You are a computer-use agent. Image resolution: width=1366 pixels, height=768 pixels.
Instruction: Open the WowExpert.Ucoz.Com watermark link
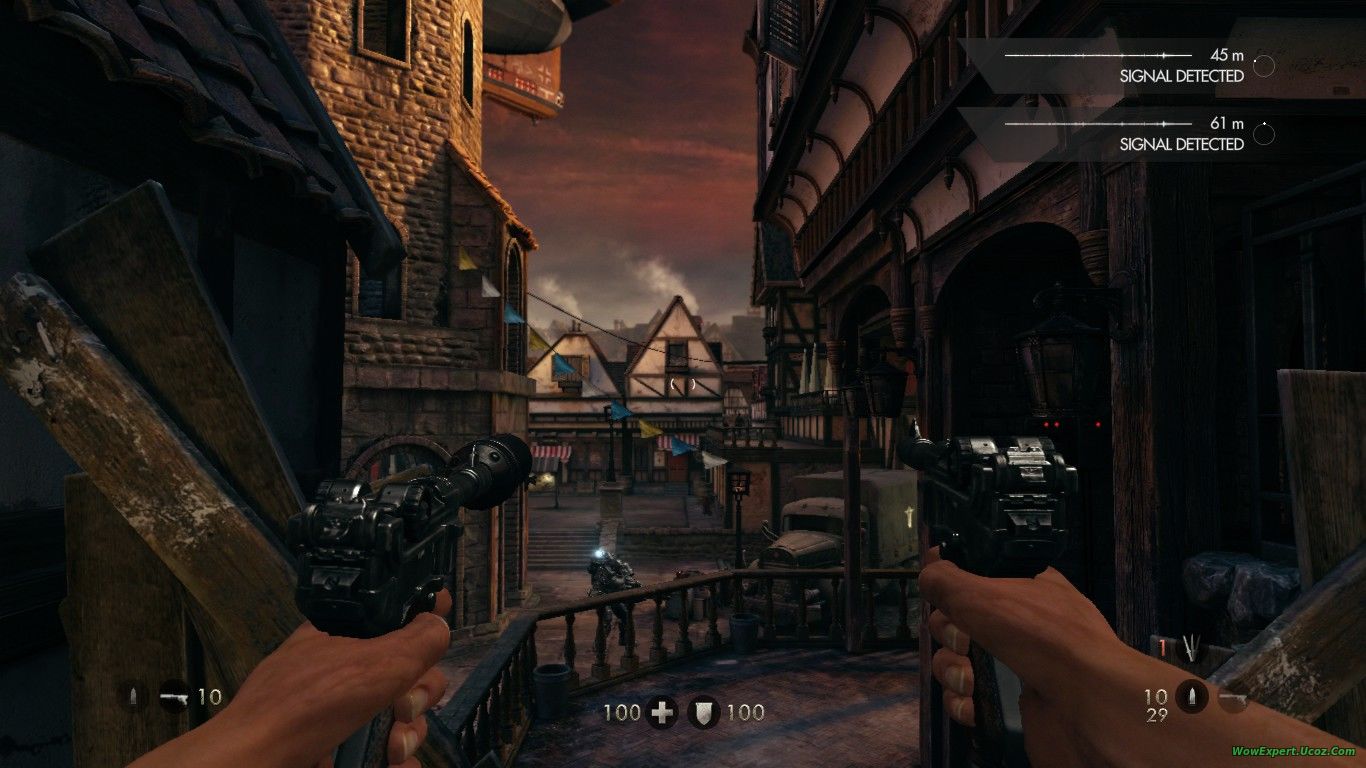click(x=1292, y=751)
